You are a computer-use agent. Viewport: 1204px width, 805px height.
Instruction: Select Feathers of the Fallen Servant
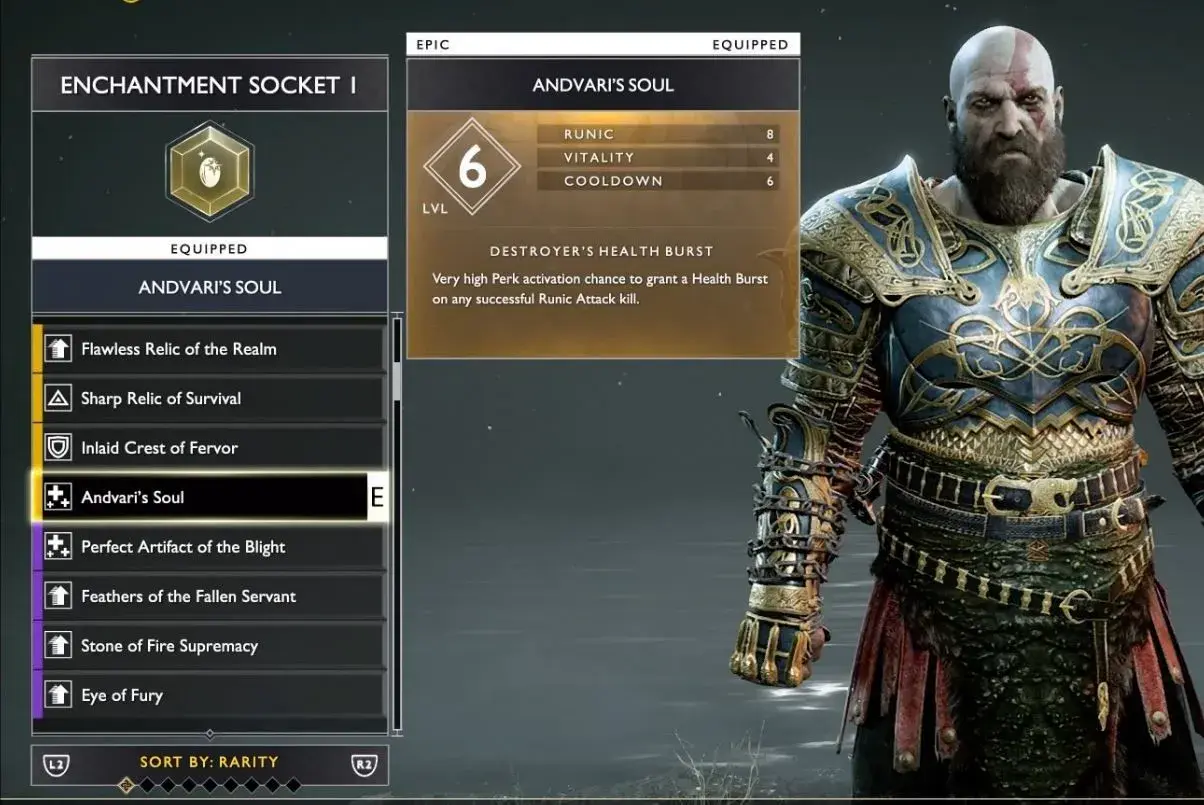pyautogui.click(x=210, y=596)
